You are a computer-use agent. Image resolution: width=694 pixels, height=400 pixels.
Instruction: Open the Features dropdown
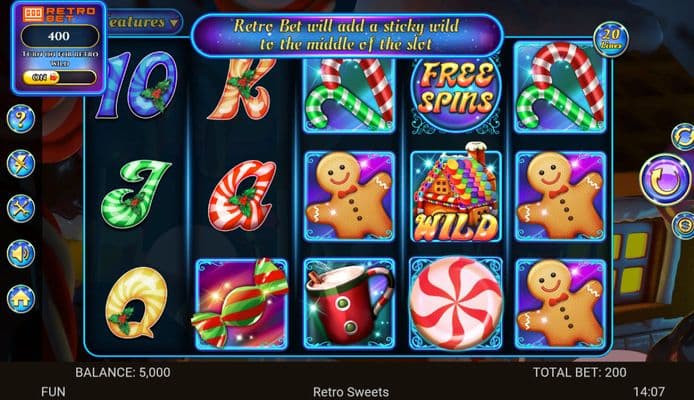tap(146, 21)
